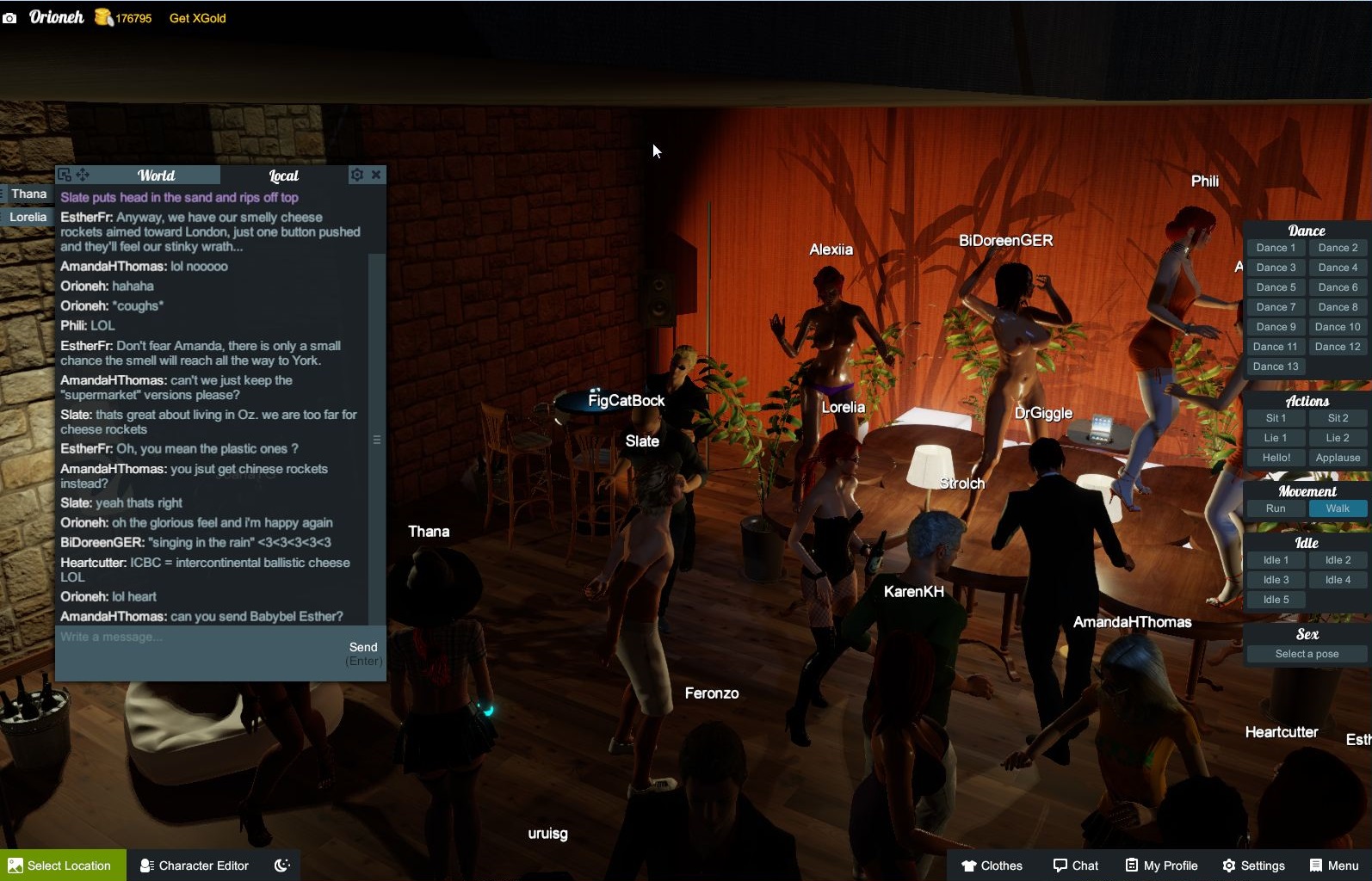This screenshot has width=1372, height=881.
Task: Open the Select Location menu
Action: pos(62,866)
